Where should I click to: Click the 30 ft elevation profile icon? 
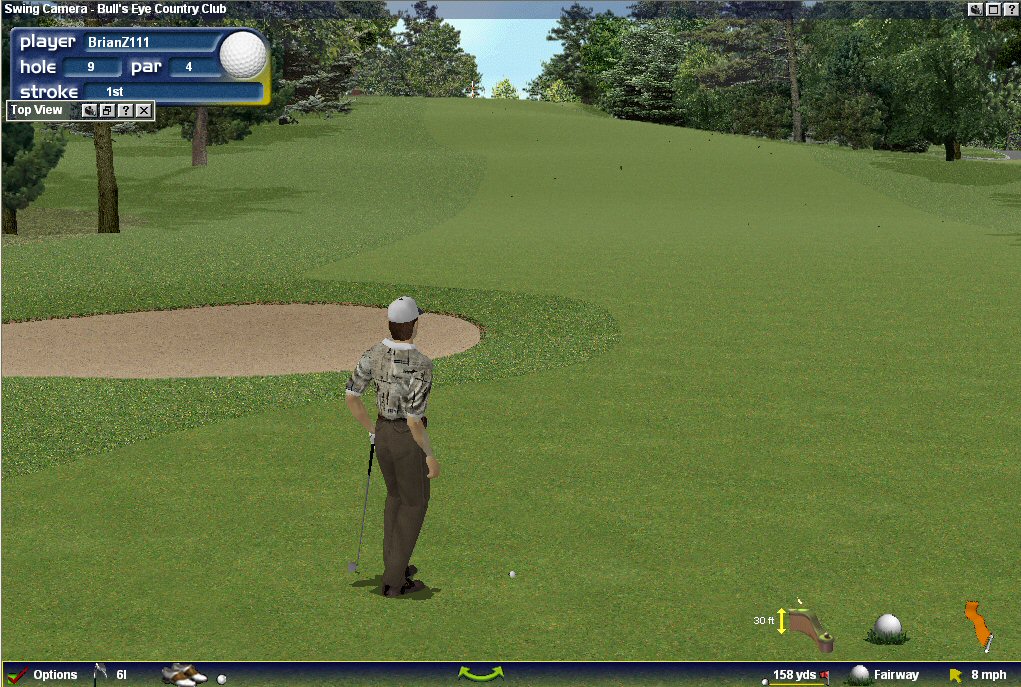pyautogui.click(x=808, y=625)
